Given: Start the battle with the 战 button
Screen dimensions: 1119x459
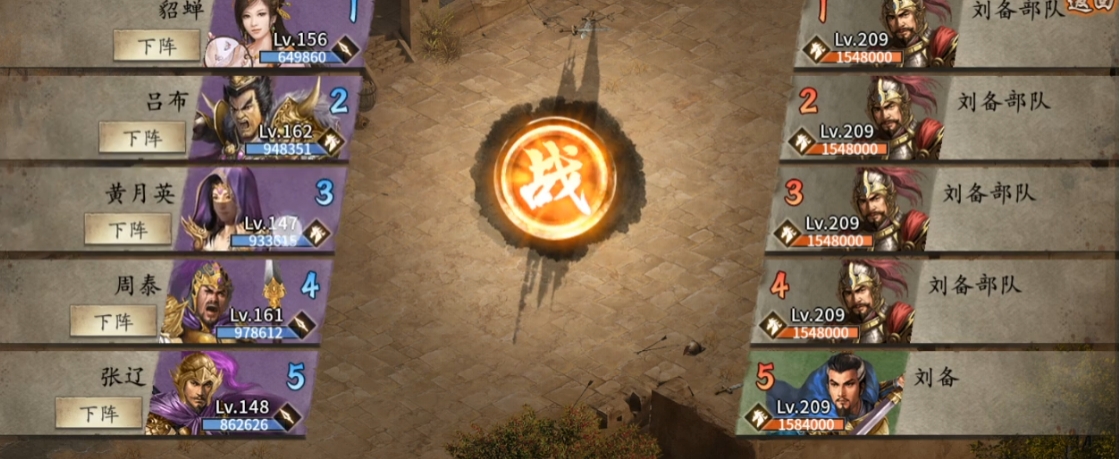Looking at the screenshot, I should click(554, 179).
